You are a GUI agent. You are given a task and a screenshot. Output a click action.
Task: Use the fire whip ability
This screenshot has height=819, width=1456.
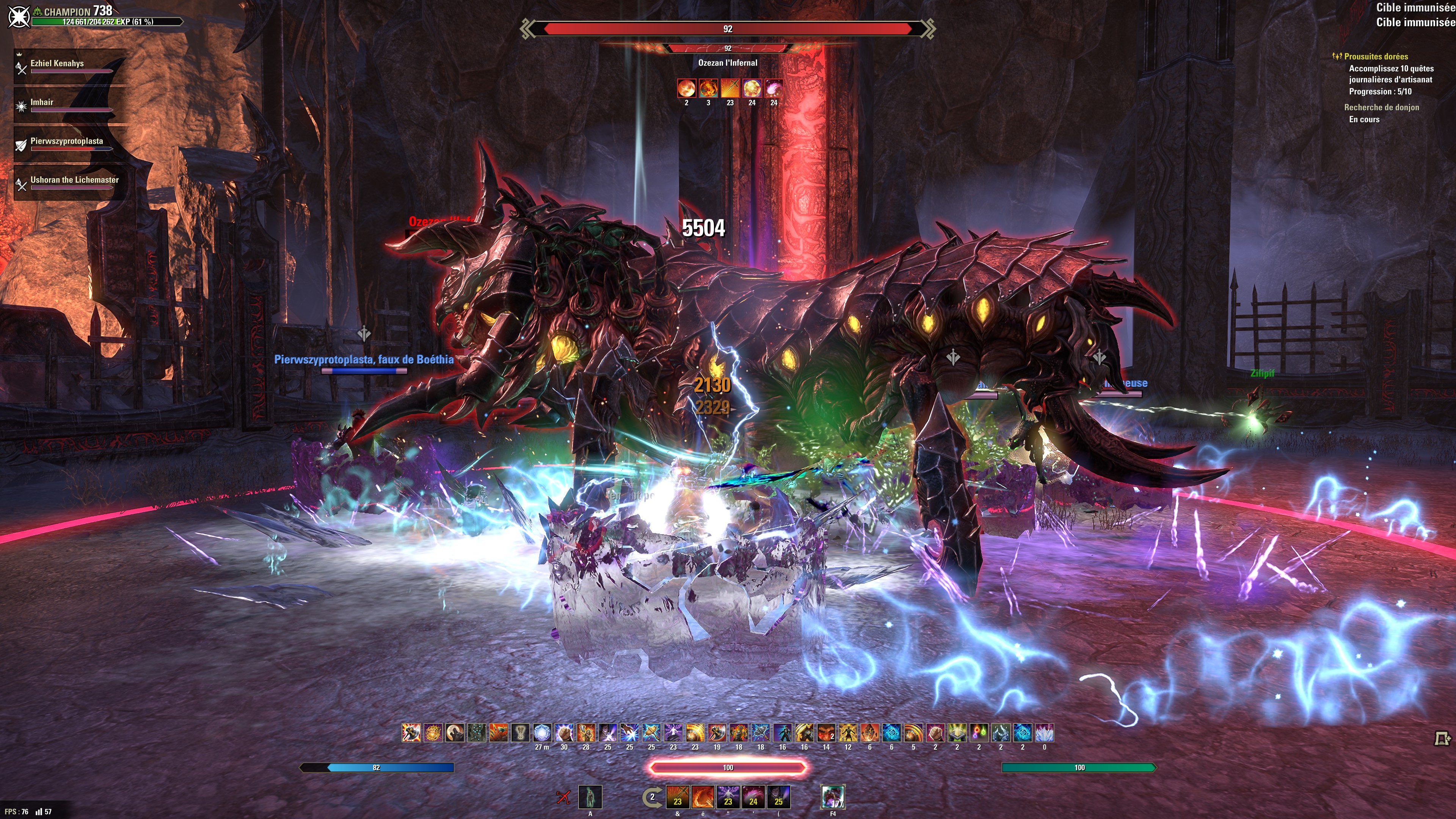703,797
